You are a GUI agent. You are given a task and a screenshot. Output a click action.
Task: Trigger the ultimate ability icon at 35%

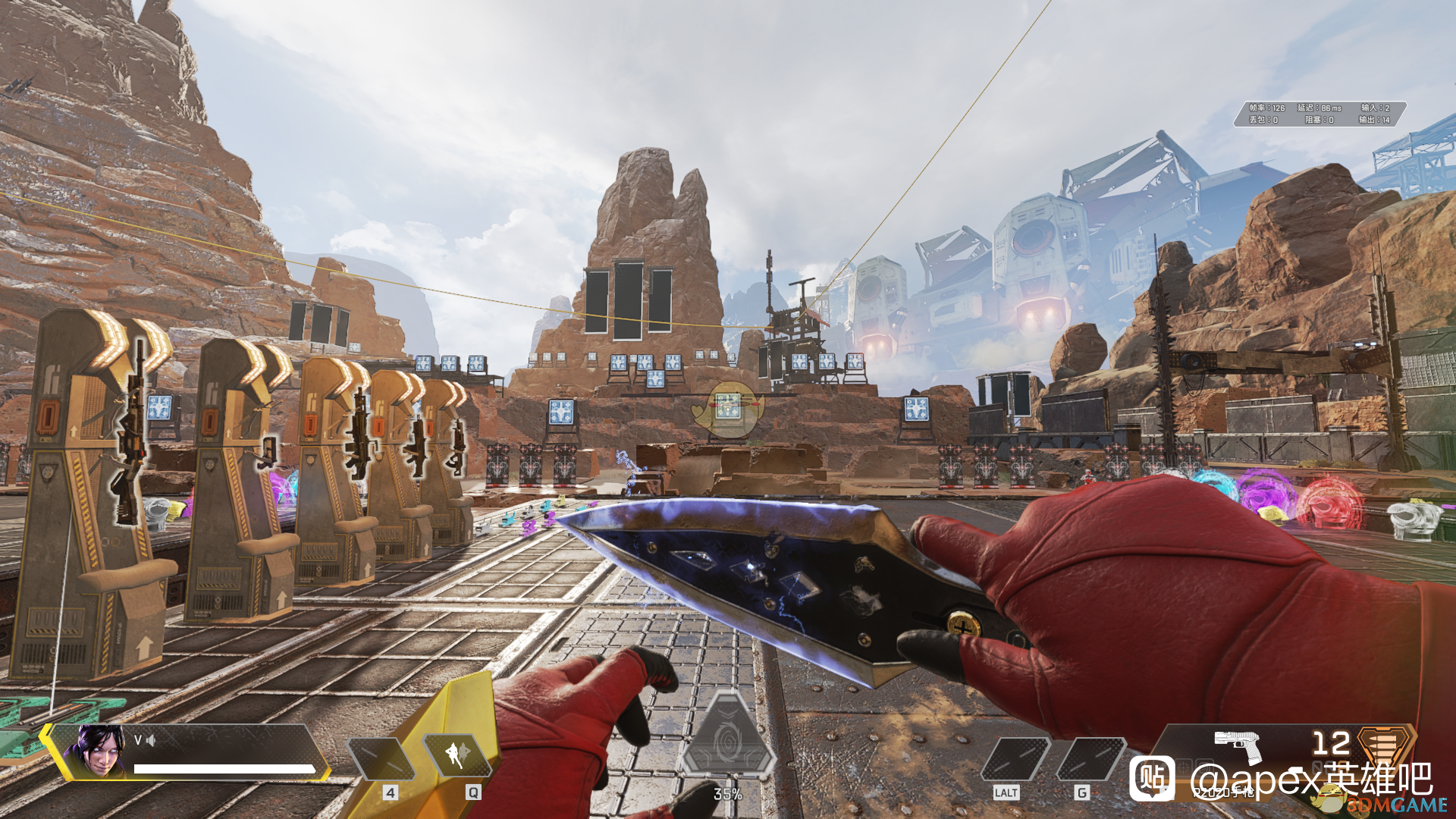pyautogui.click(x=728, y=739)
